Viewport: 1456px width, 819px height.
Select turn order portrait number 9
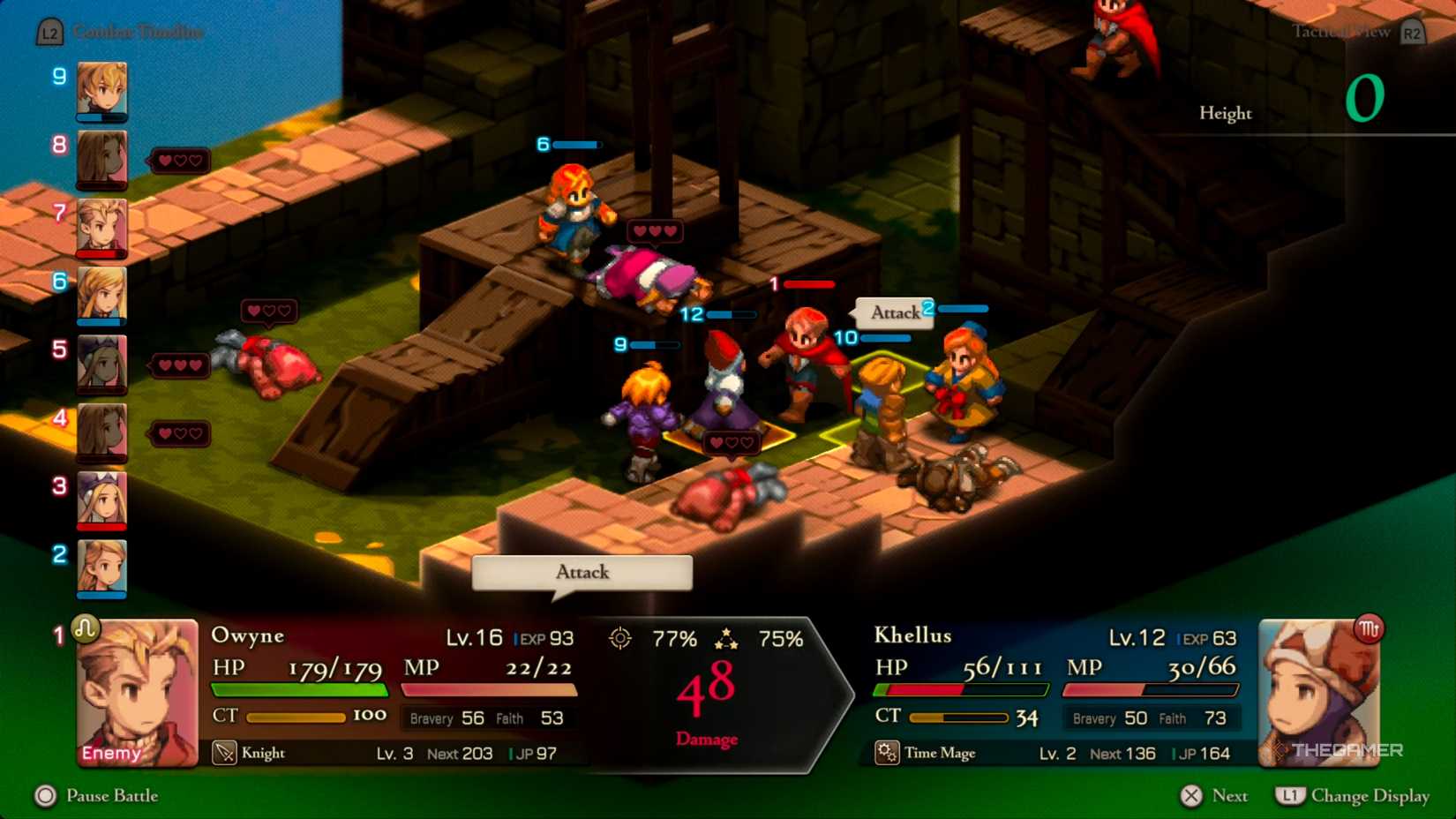coord(100,92)
